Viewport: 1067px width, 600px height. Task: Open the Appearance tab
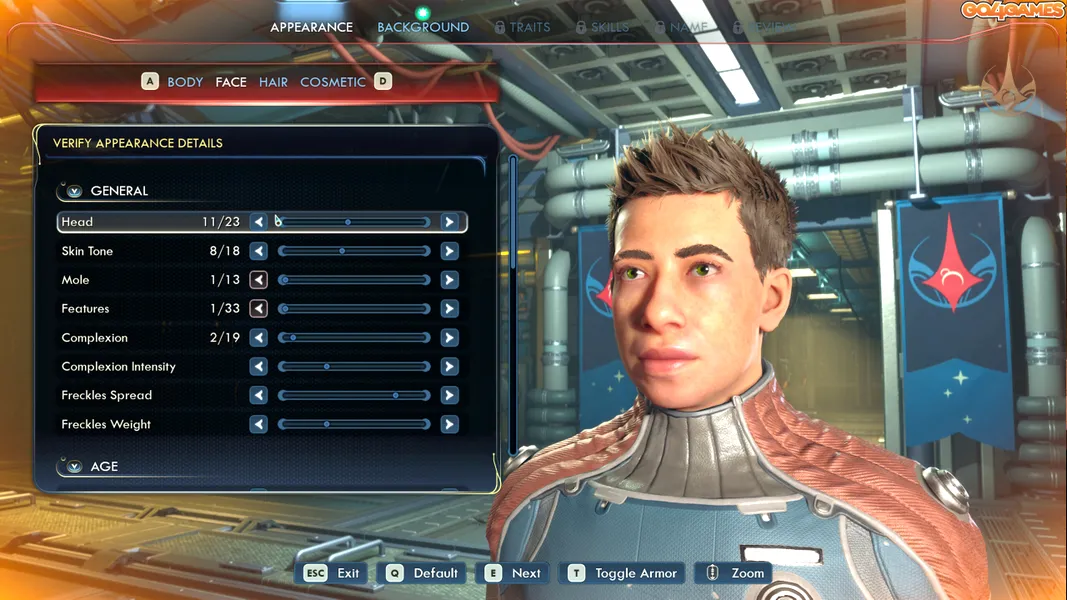tap(311, 27)
